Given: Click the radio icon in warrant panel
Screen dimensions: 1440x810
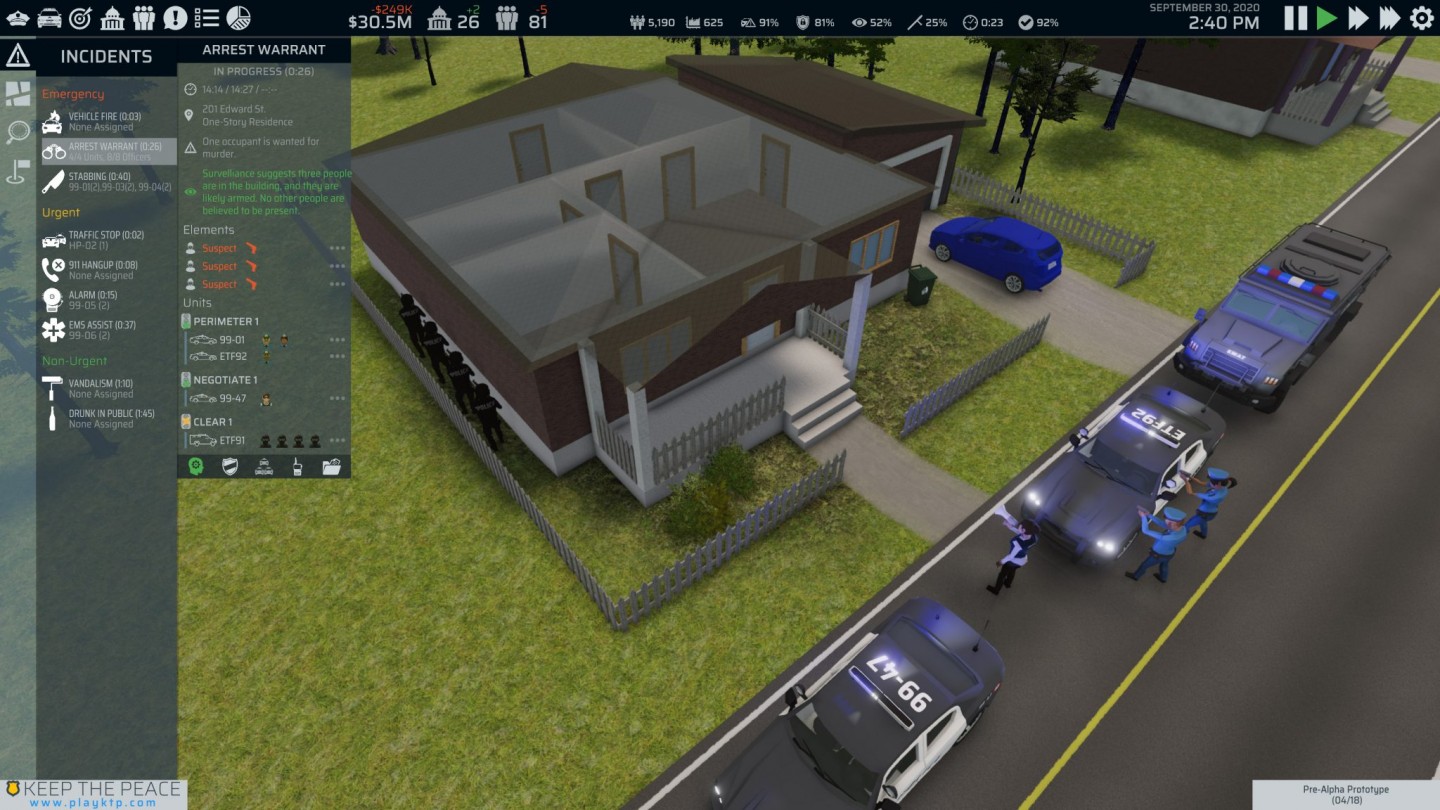Looking at the screenshot, I should (297, 466).
